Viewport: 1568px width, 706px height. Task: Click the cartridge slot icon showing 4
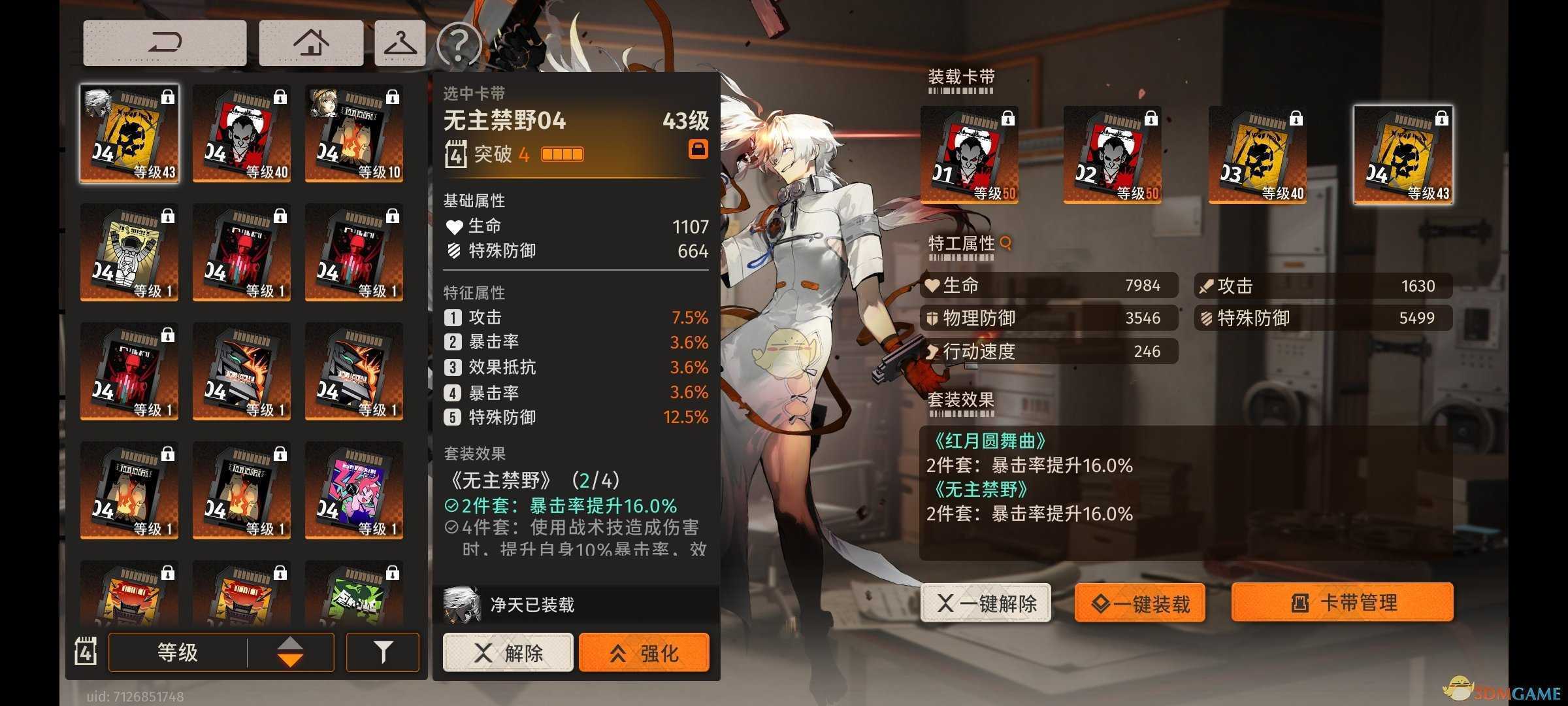point(86,652)
